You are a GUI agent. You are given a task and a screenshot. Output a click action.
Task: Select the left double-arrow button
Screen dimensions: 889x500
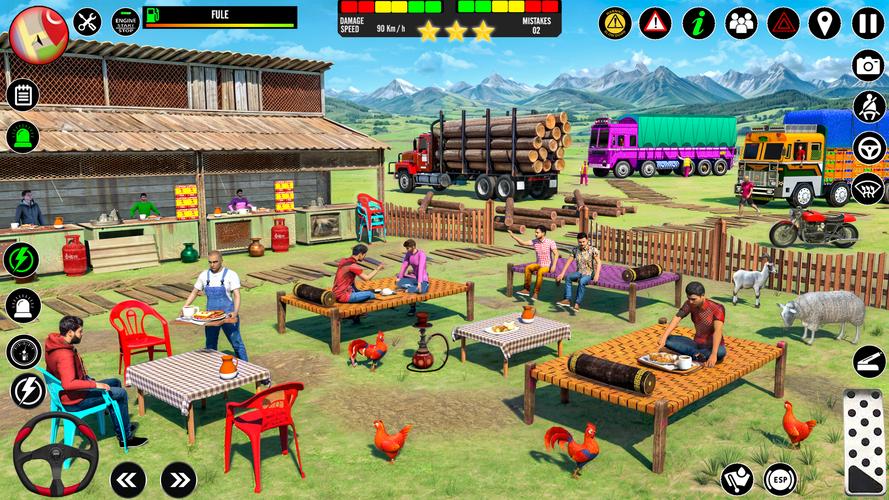tap(128, 479)
